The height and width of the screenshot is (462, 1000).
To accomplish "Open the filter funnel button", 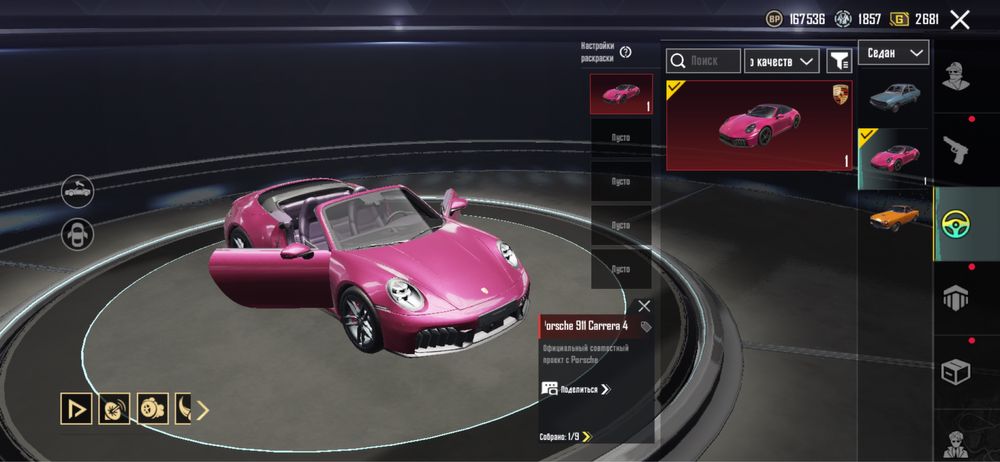I will point(838,62).
